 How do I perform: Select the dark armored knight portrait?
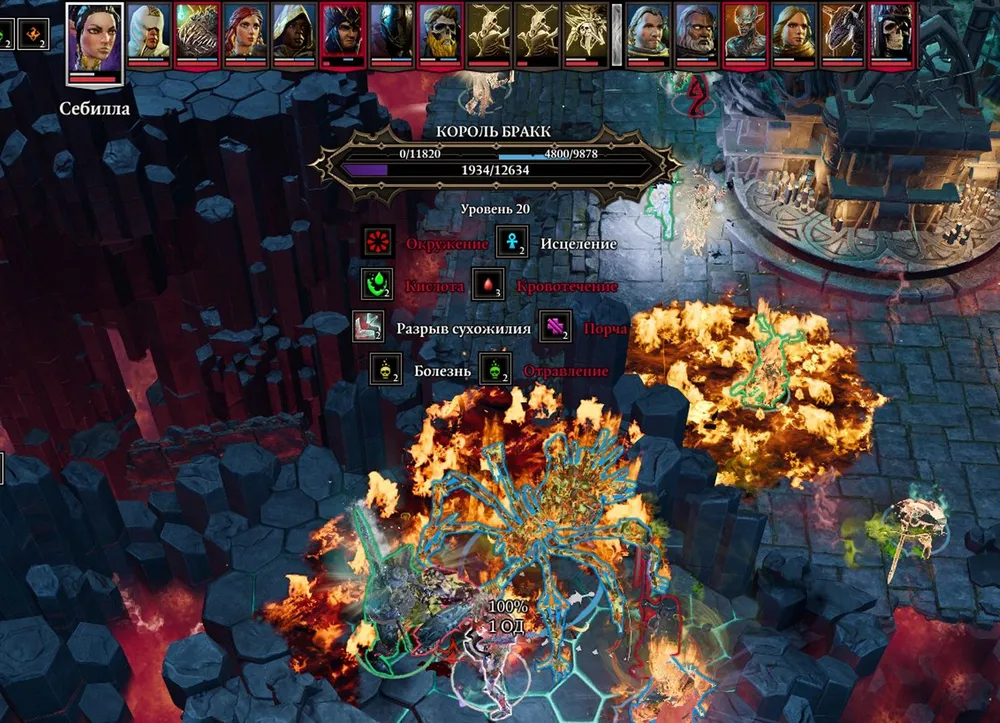coord(391,32)
